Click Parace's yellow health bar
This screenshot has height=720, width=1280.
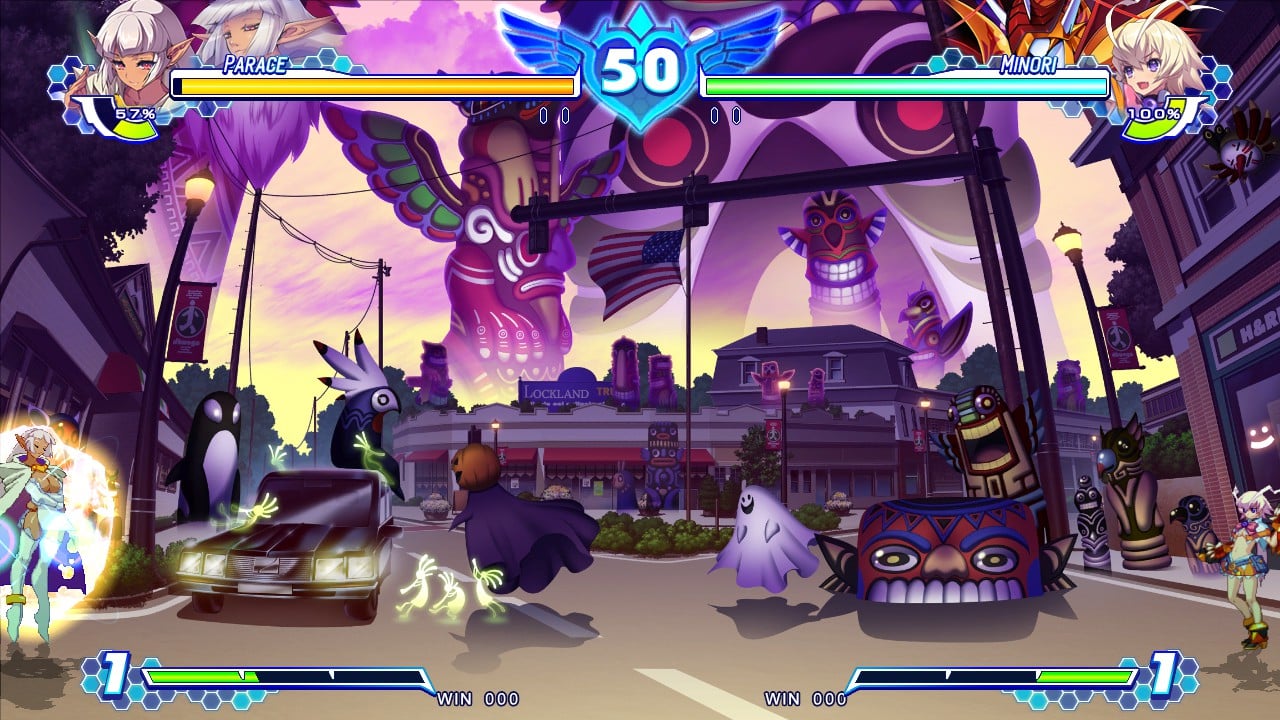coord(375,87)
